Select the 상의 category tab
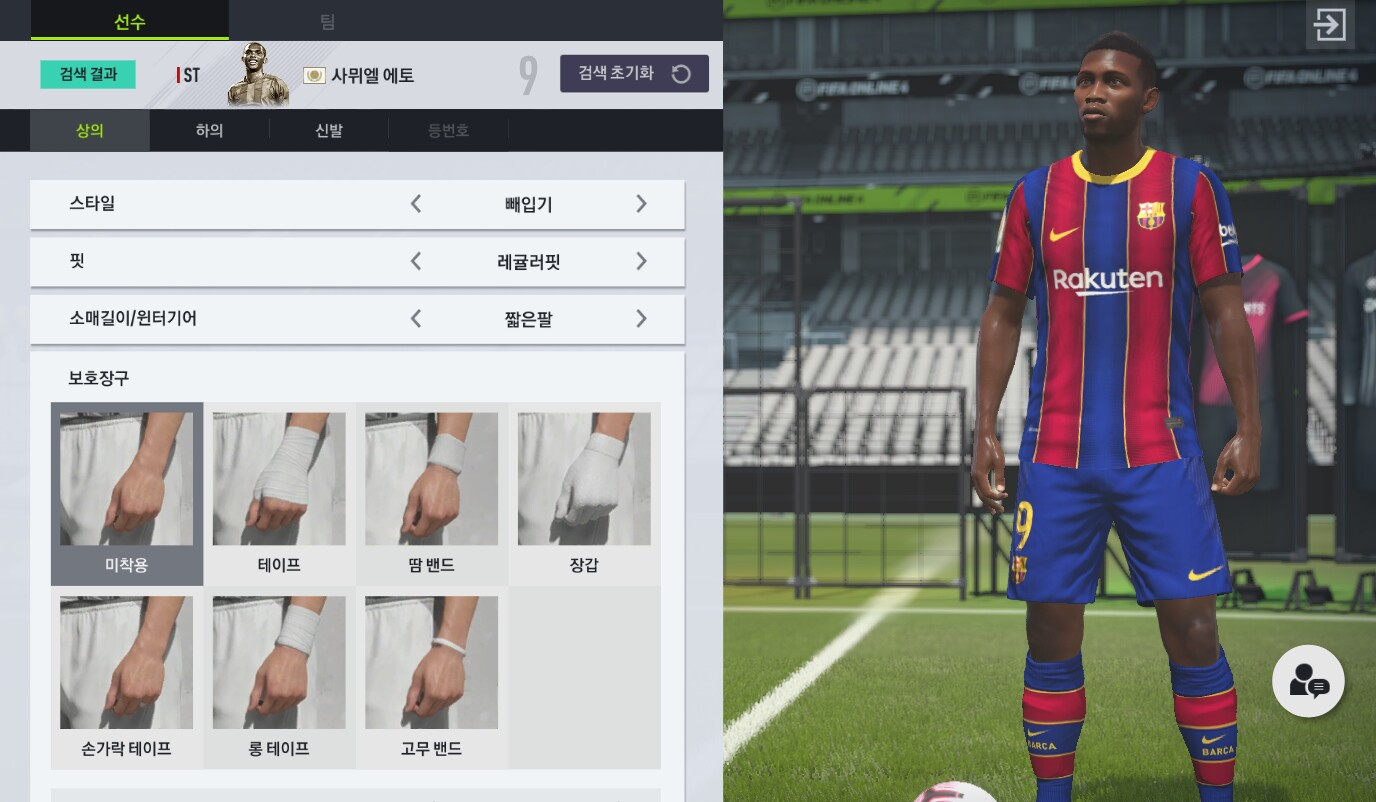This screenshot has width=1376, height=802. [90, 130]
